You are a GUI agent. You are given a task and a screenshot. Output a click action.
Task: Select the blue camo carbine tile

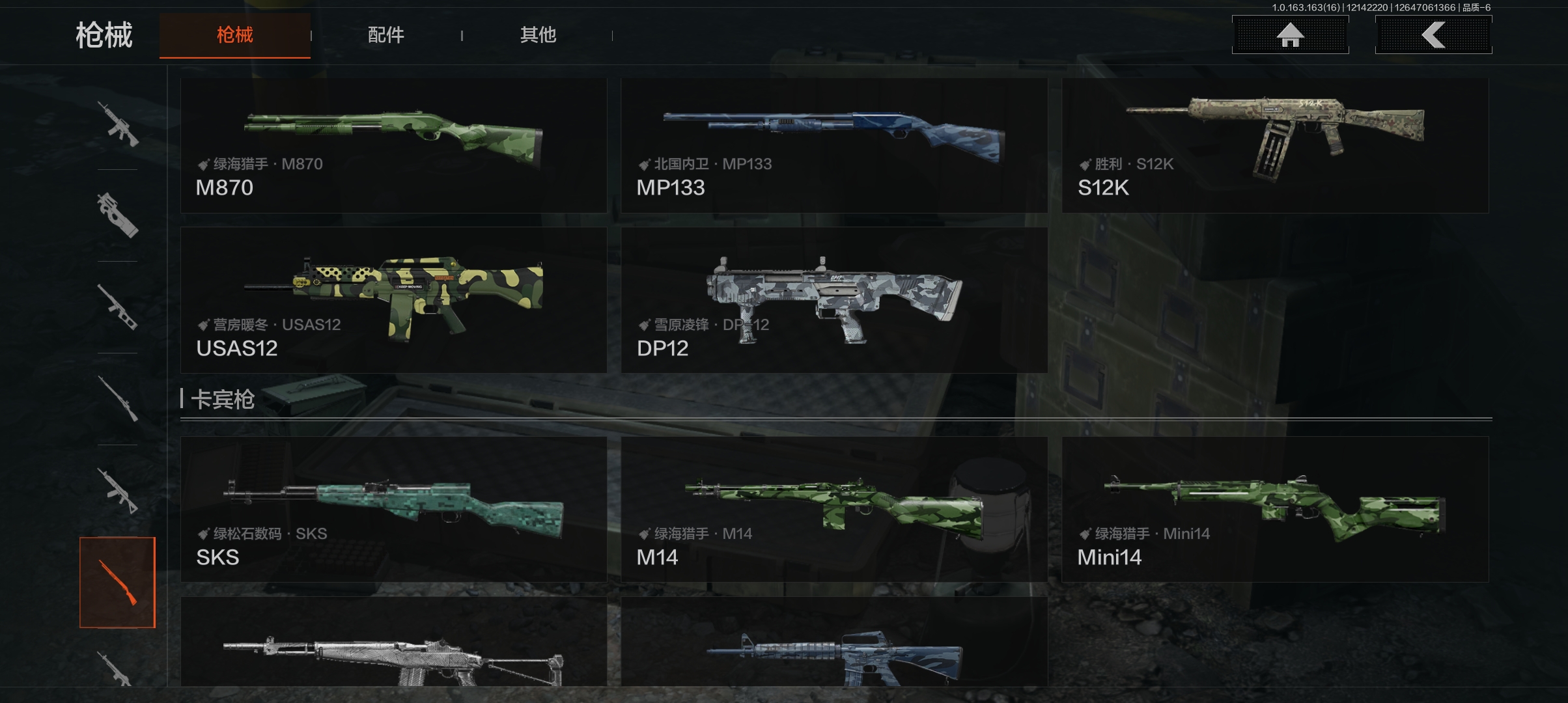point(834,643)
